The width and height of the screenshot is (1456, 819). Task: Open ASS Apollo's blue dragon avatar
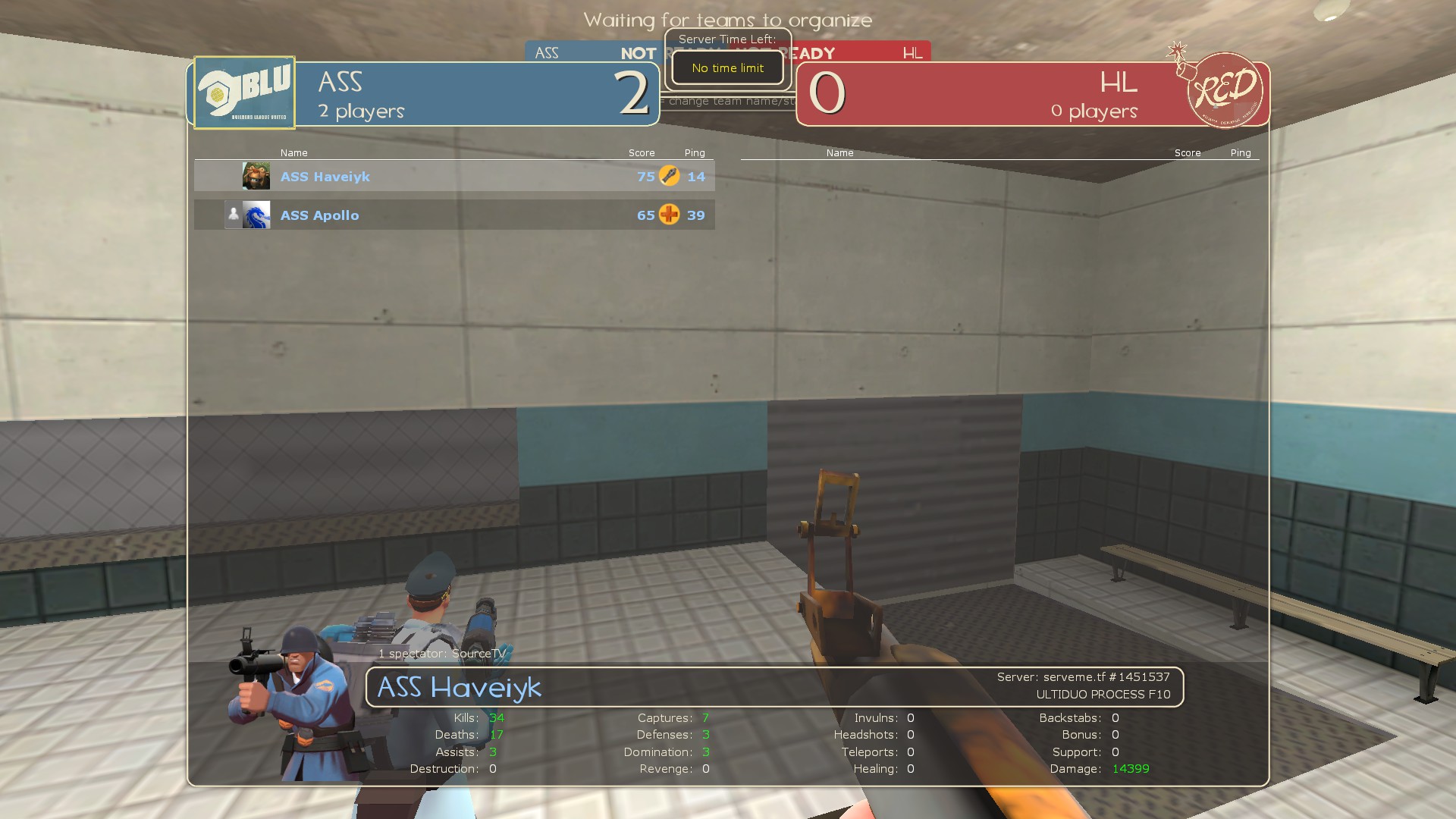(x=256, y=215)
